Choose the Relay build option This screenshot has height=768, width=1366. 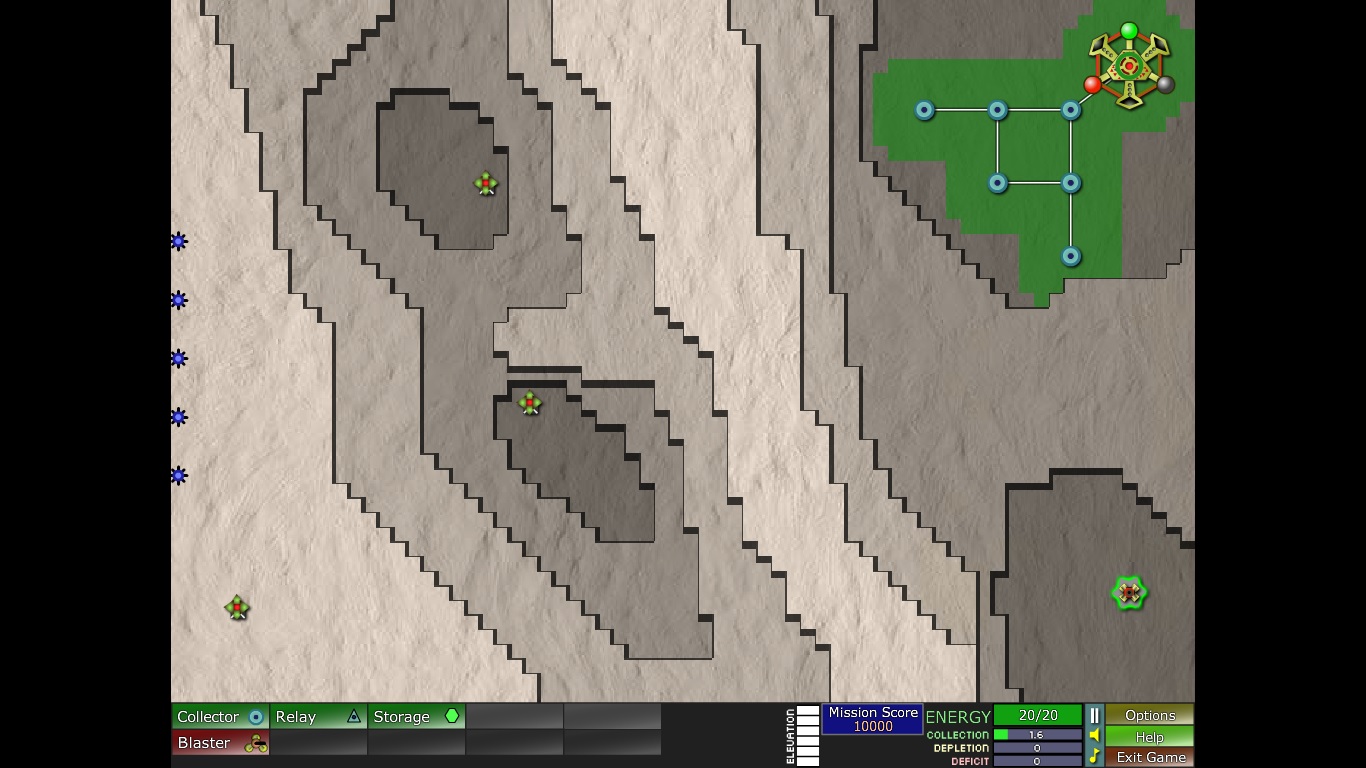[x=318, y=716]
